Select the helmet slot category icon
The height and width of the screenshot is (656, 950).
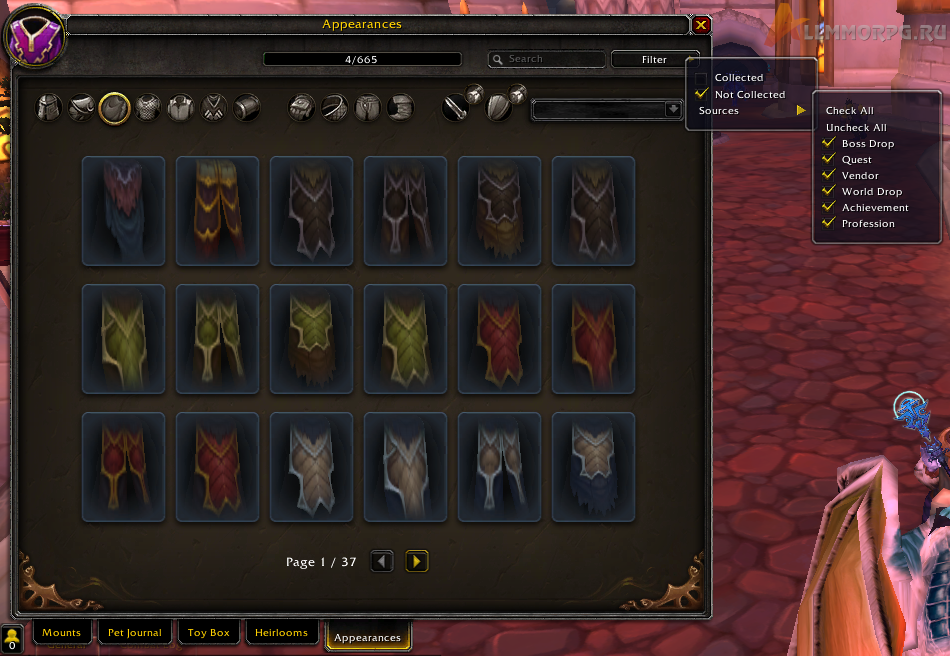click(x=49, y=107)
